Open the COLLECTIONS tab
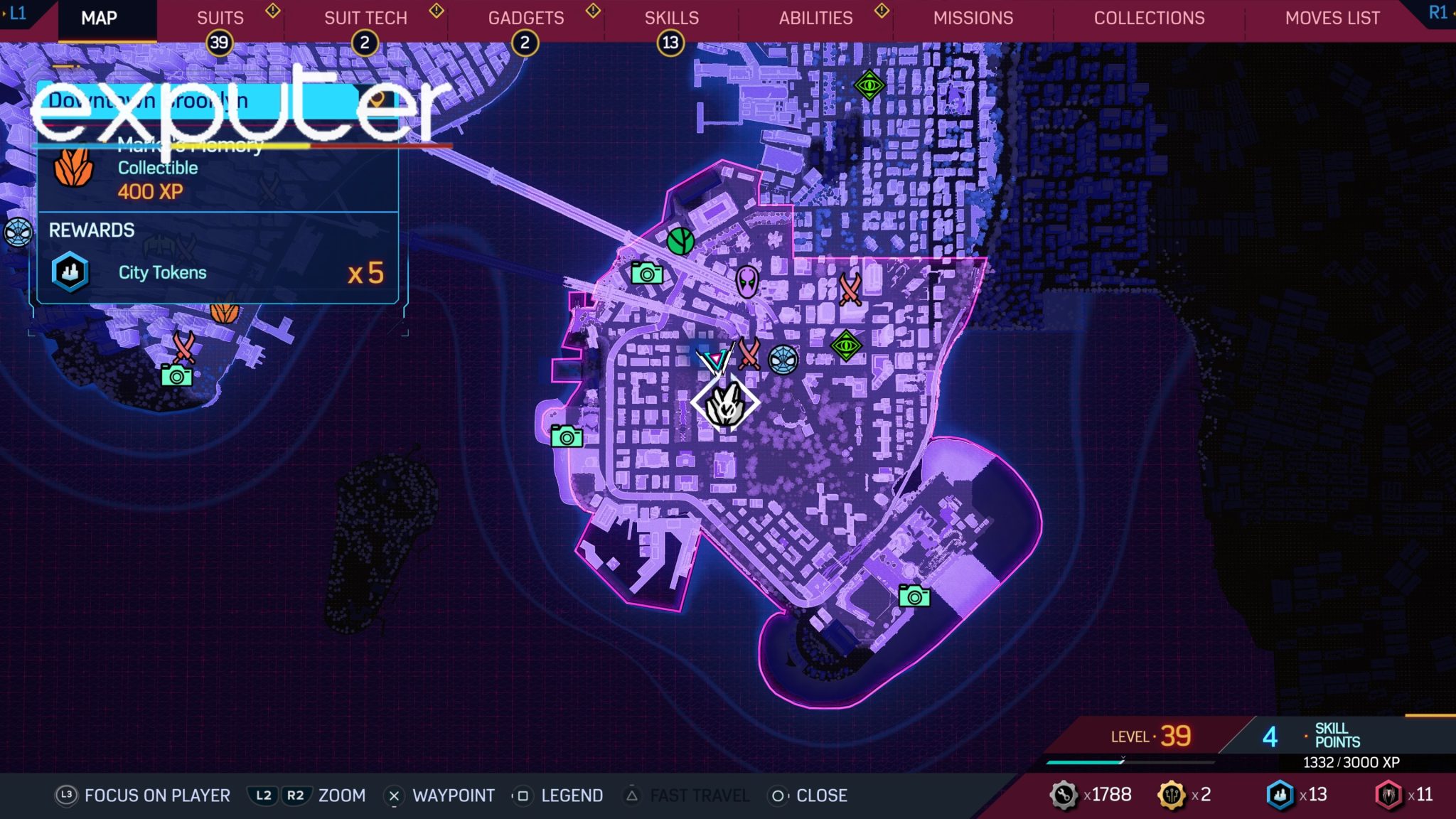This screenshot has height=819, width=1456. [1149, 18]
